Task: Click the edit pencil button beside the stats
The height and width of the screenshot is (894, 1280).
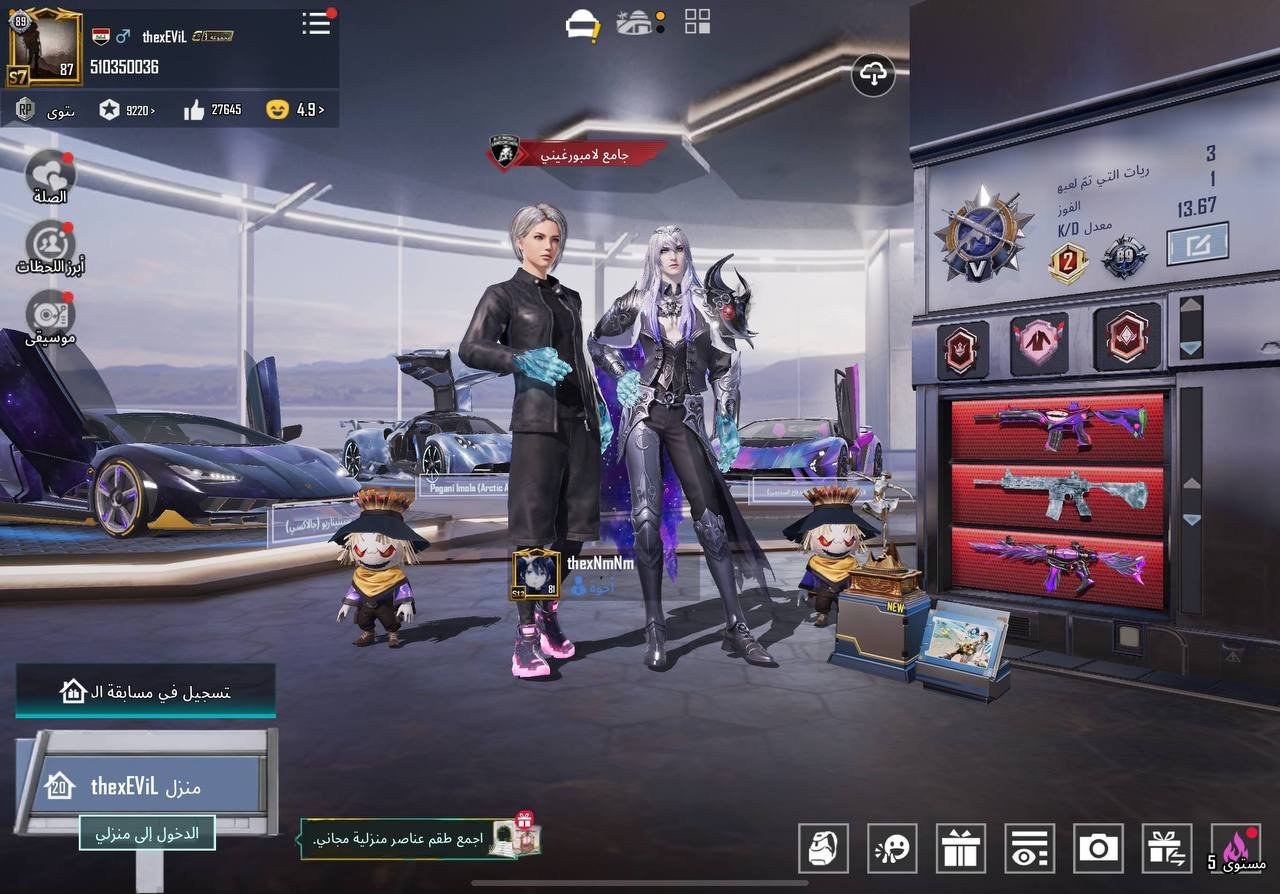Action: click(1197, 243)
